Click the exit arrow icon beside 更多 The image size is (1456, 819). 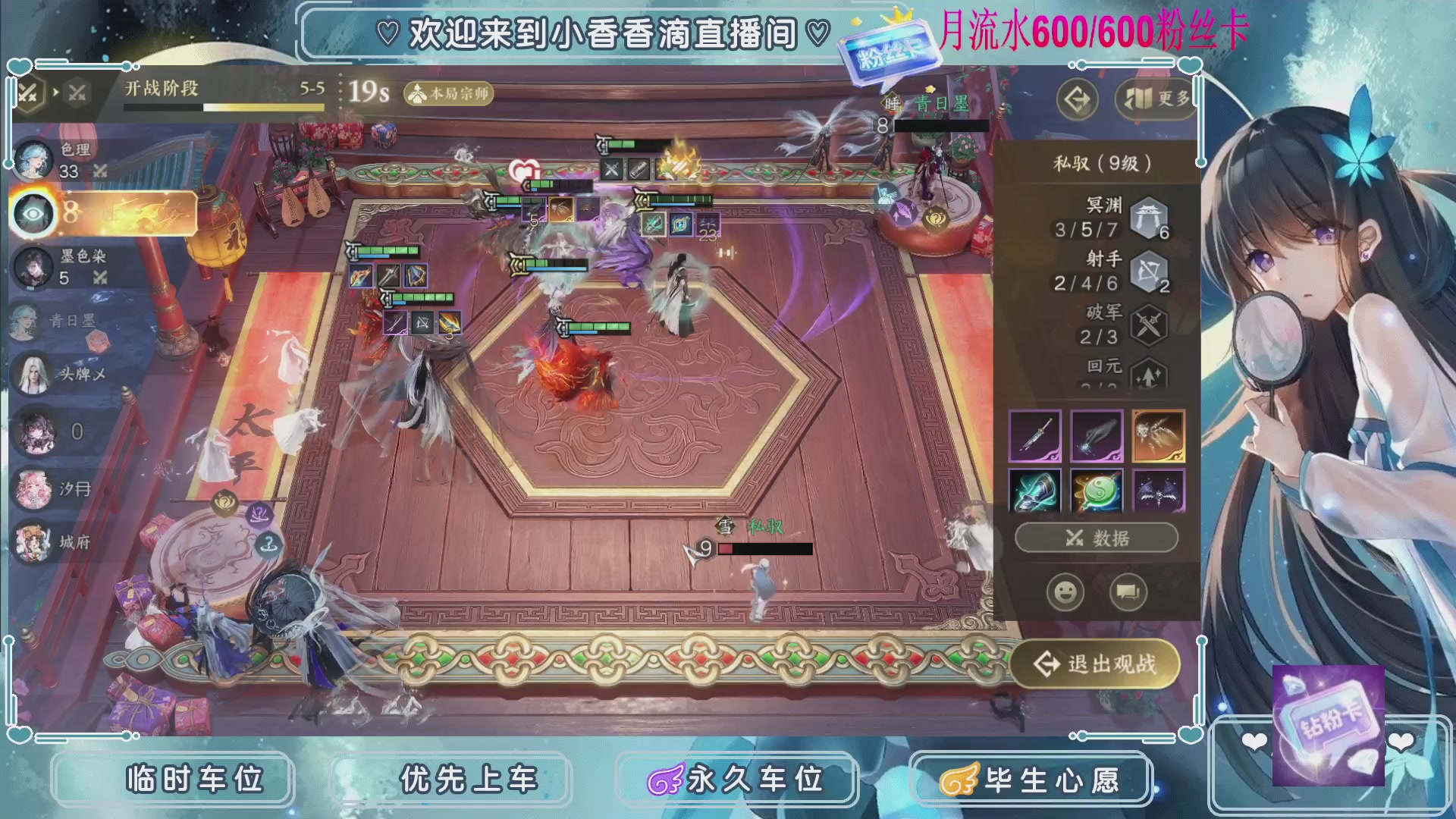click(1076, 99)
